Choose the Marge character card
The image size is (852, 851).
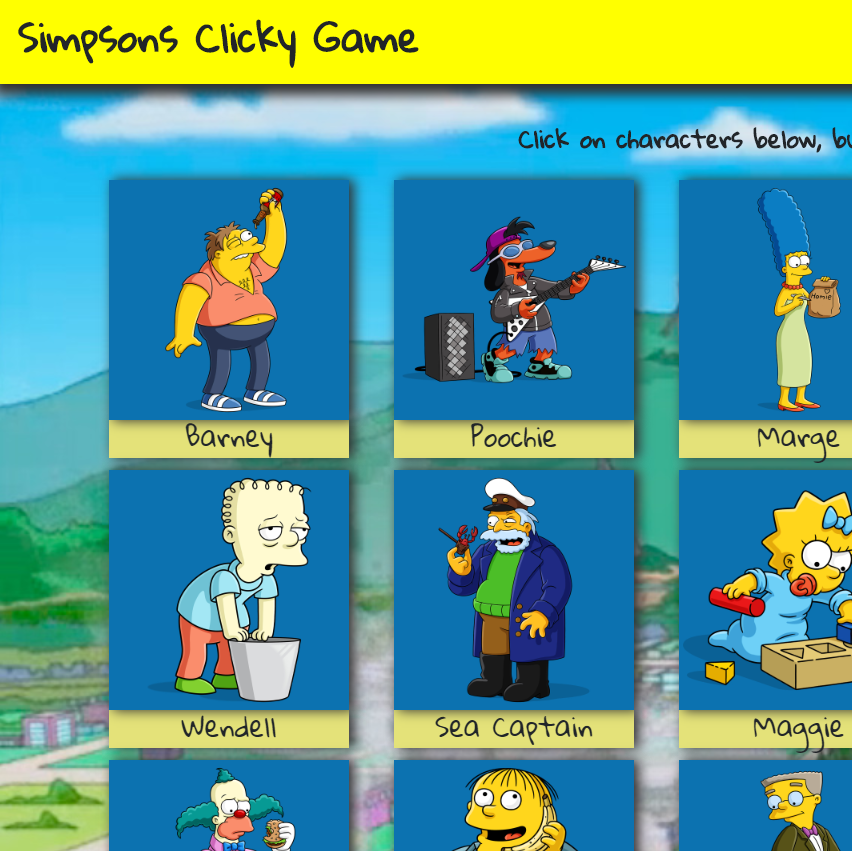point(766,300)
